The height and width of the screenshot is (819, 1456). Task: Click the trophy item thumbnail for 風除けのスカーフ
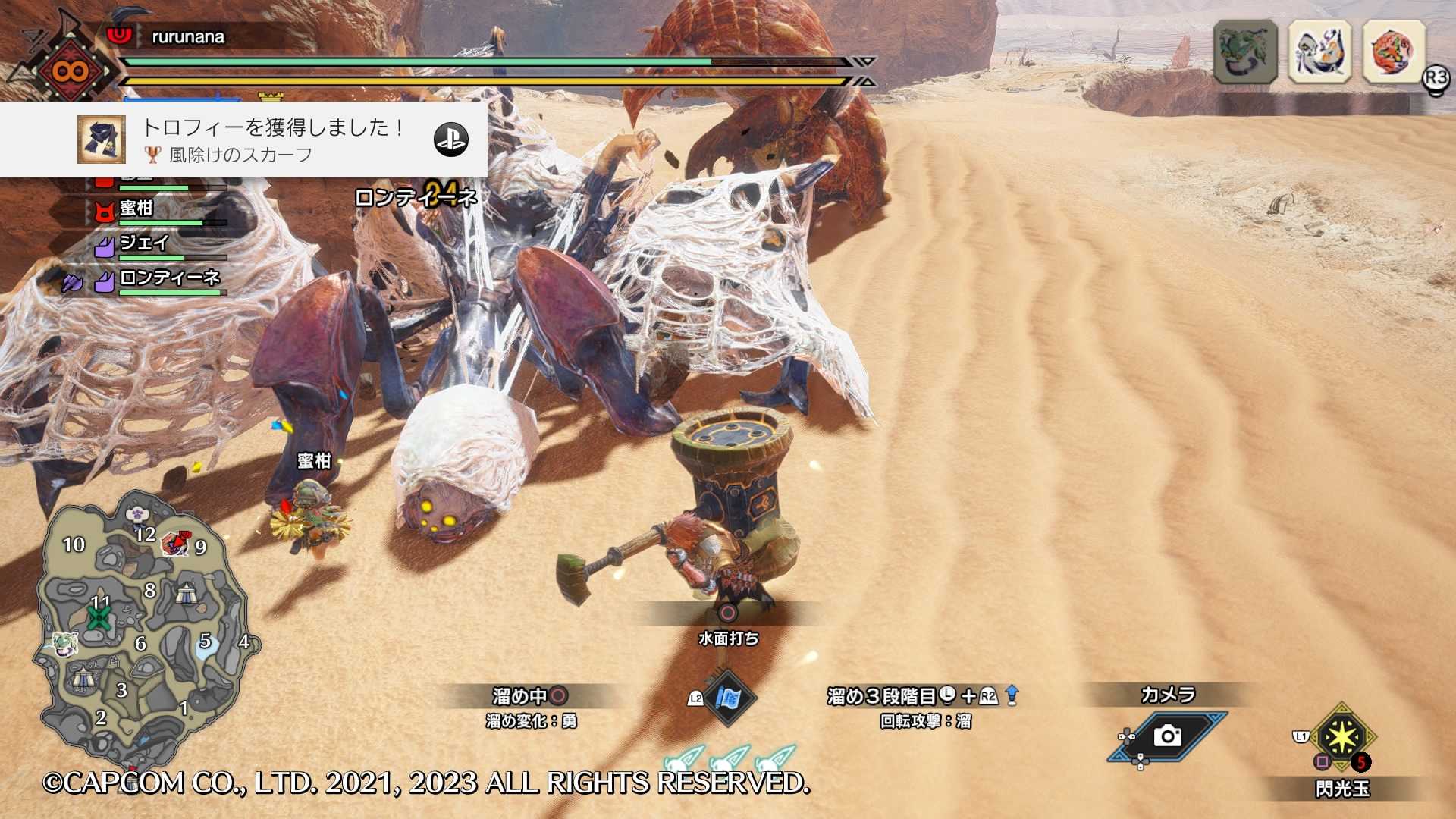[102, 140]
